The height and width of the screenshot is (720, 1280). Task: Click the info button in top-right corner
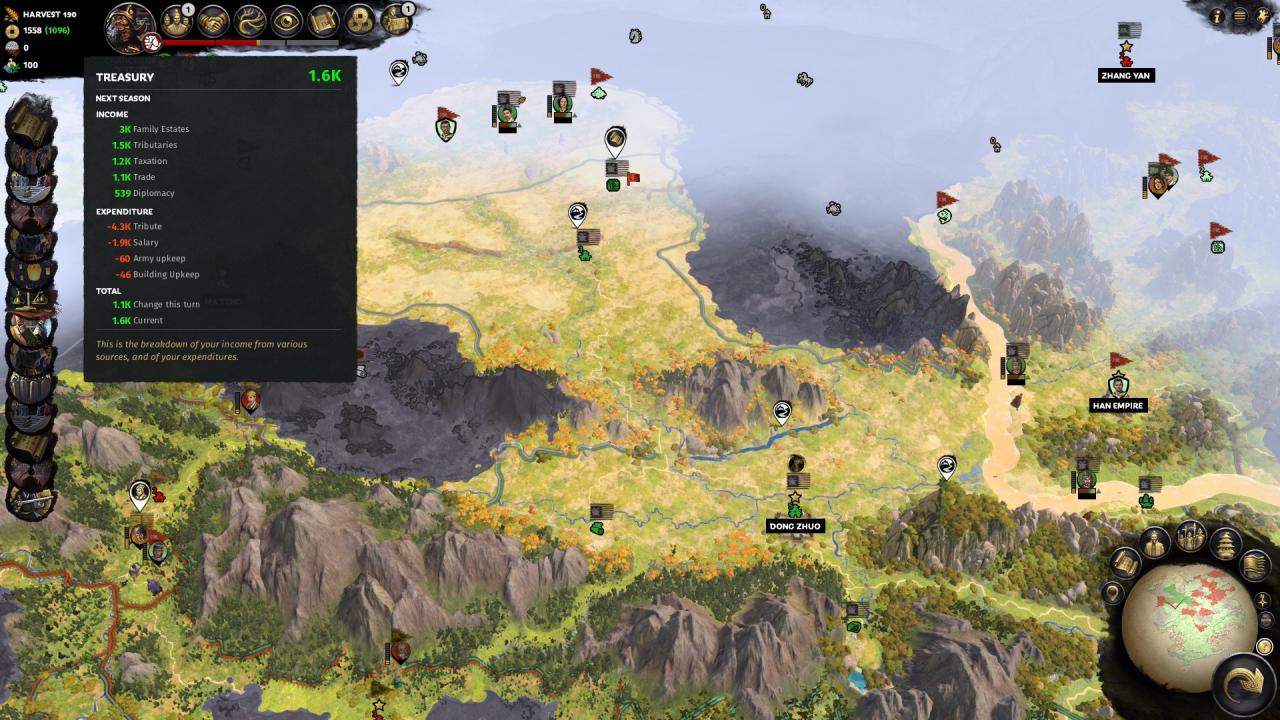pyautogui.click(x=1218, y=16)
